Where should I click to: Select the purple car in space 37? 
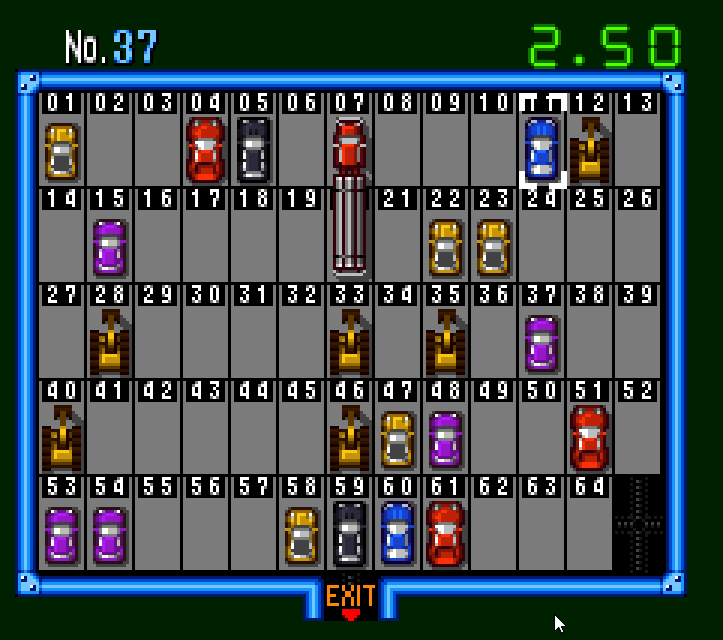(x=541, y=343)
